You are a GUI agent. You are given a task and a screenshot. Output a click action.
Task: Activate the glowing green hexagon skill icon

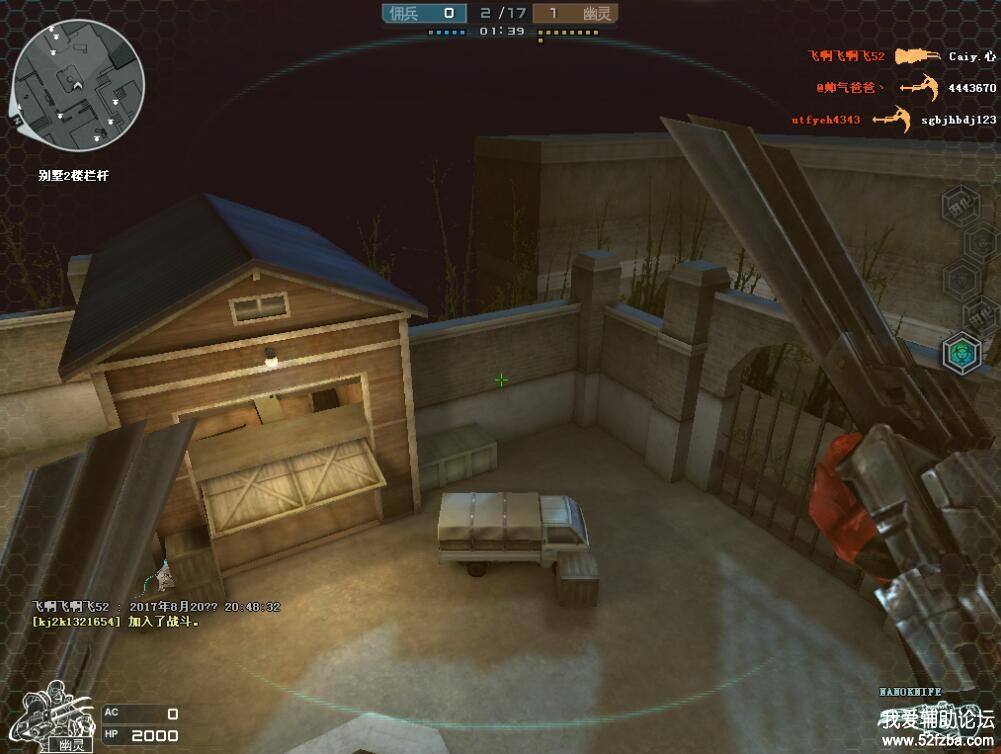(x=962, y=352)
